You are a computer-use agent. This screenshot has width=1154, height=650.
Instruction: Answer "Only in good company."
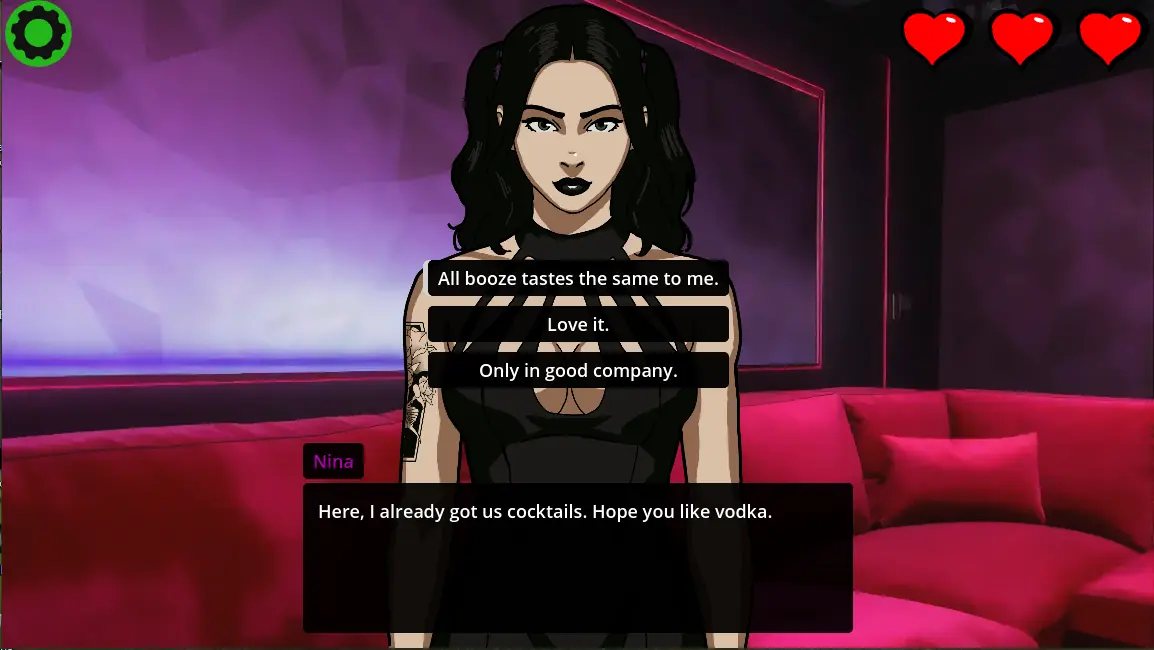(x=578, y=371)
